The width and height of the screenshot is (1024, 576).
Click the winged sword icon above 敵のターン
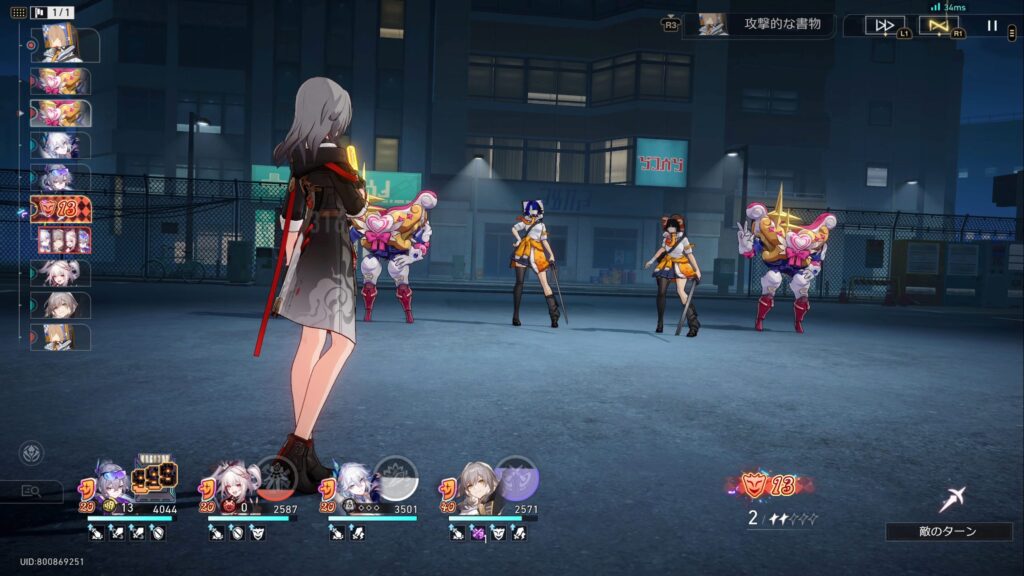coord(952,499)
